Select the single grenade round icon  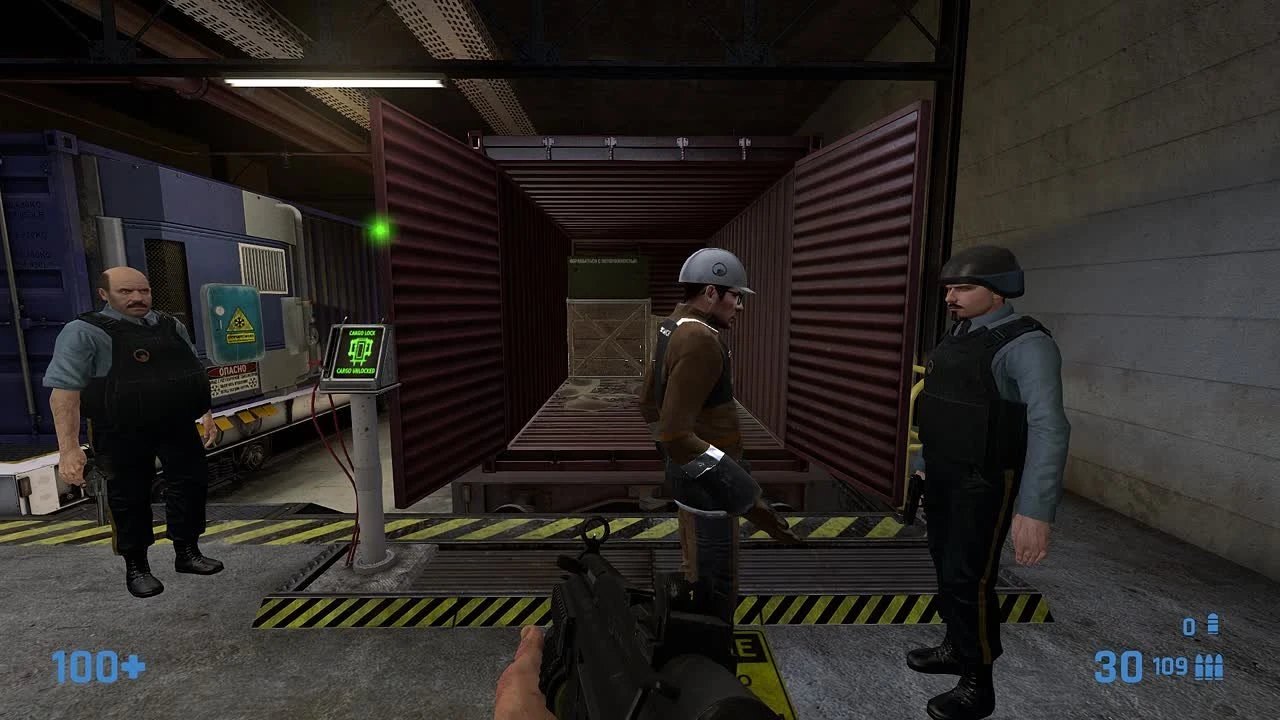(1212, 625)
